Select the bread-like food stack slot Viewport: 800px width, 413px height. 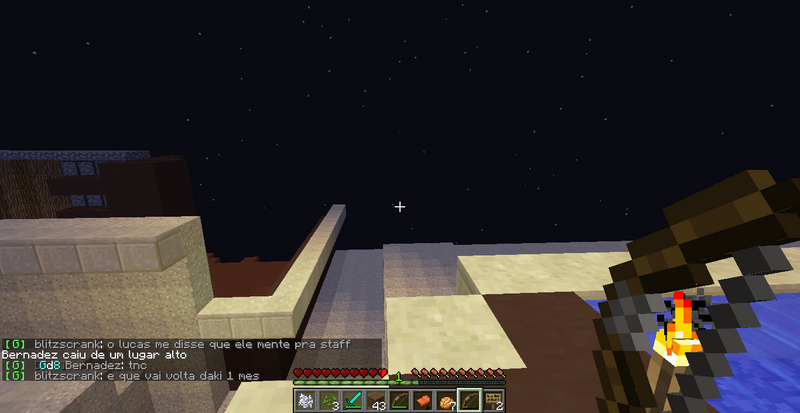pyautogui.click(x=445, y=401)
